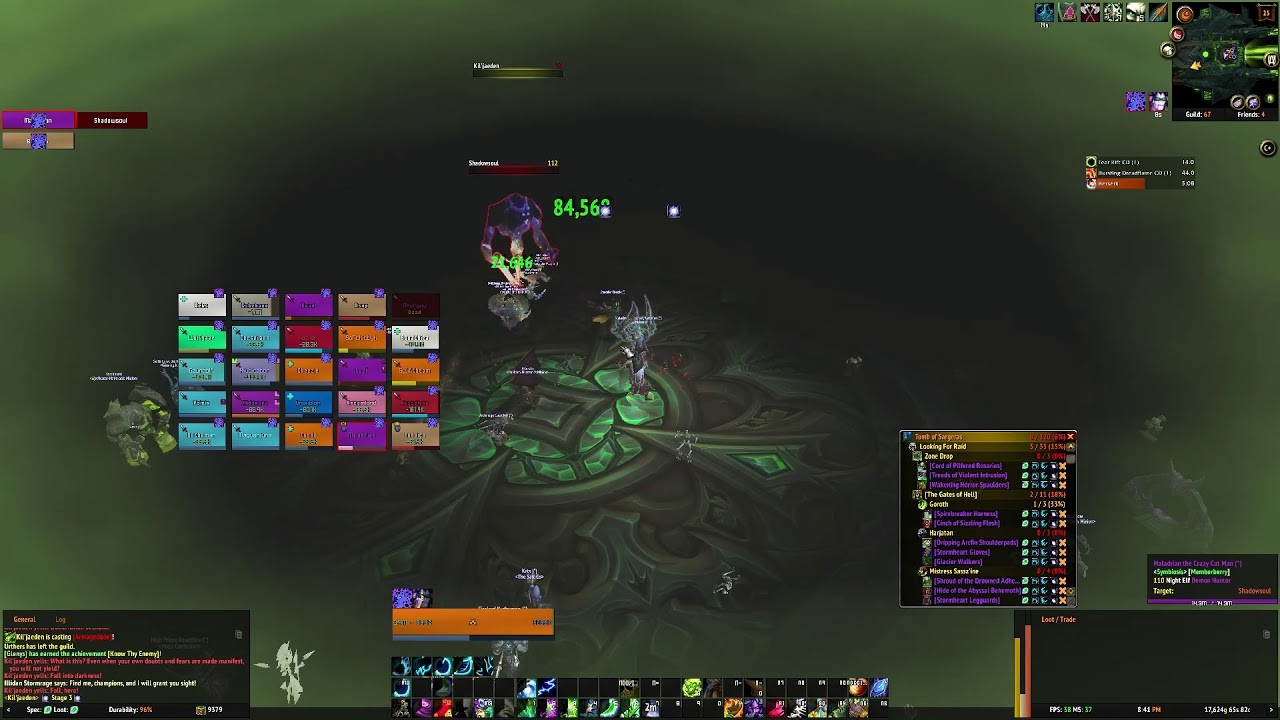
Task: Select the General chat tab
Action: point(25,618)
